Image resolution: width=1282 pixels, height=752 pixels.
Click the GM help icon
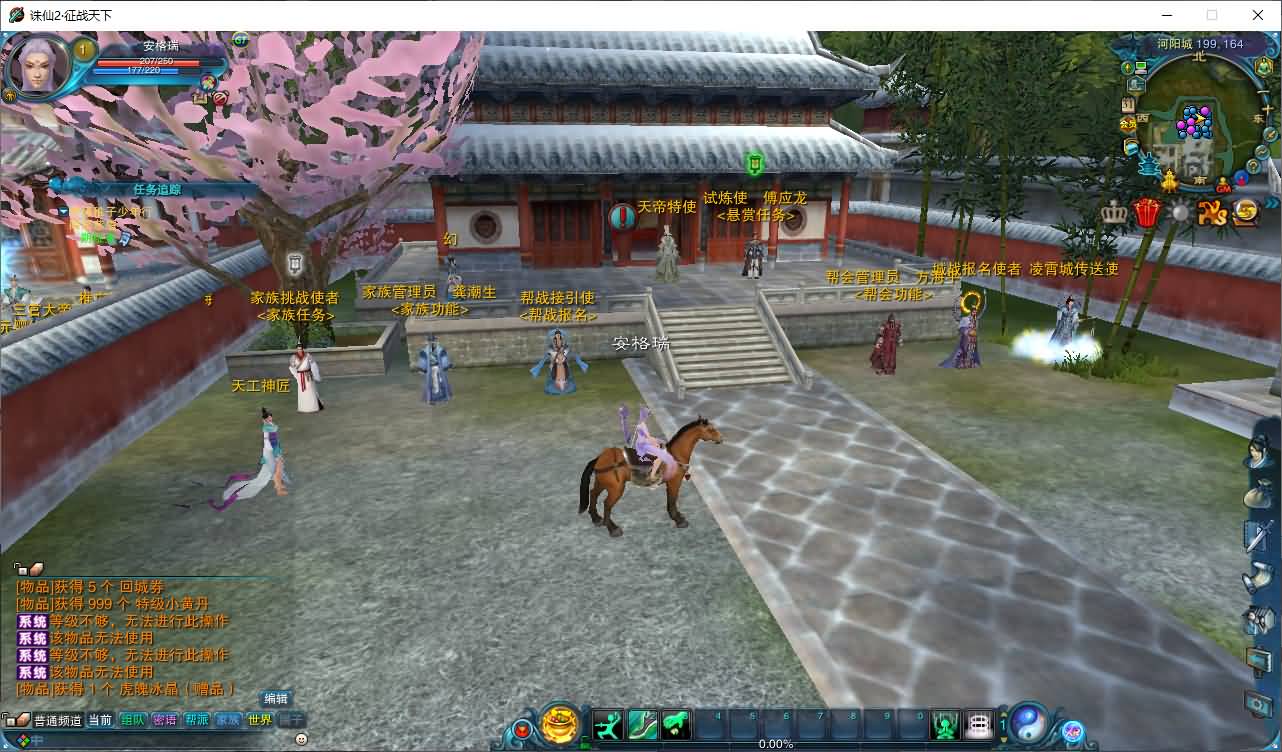pos(1223,187)
